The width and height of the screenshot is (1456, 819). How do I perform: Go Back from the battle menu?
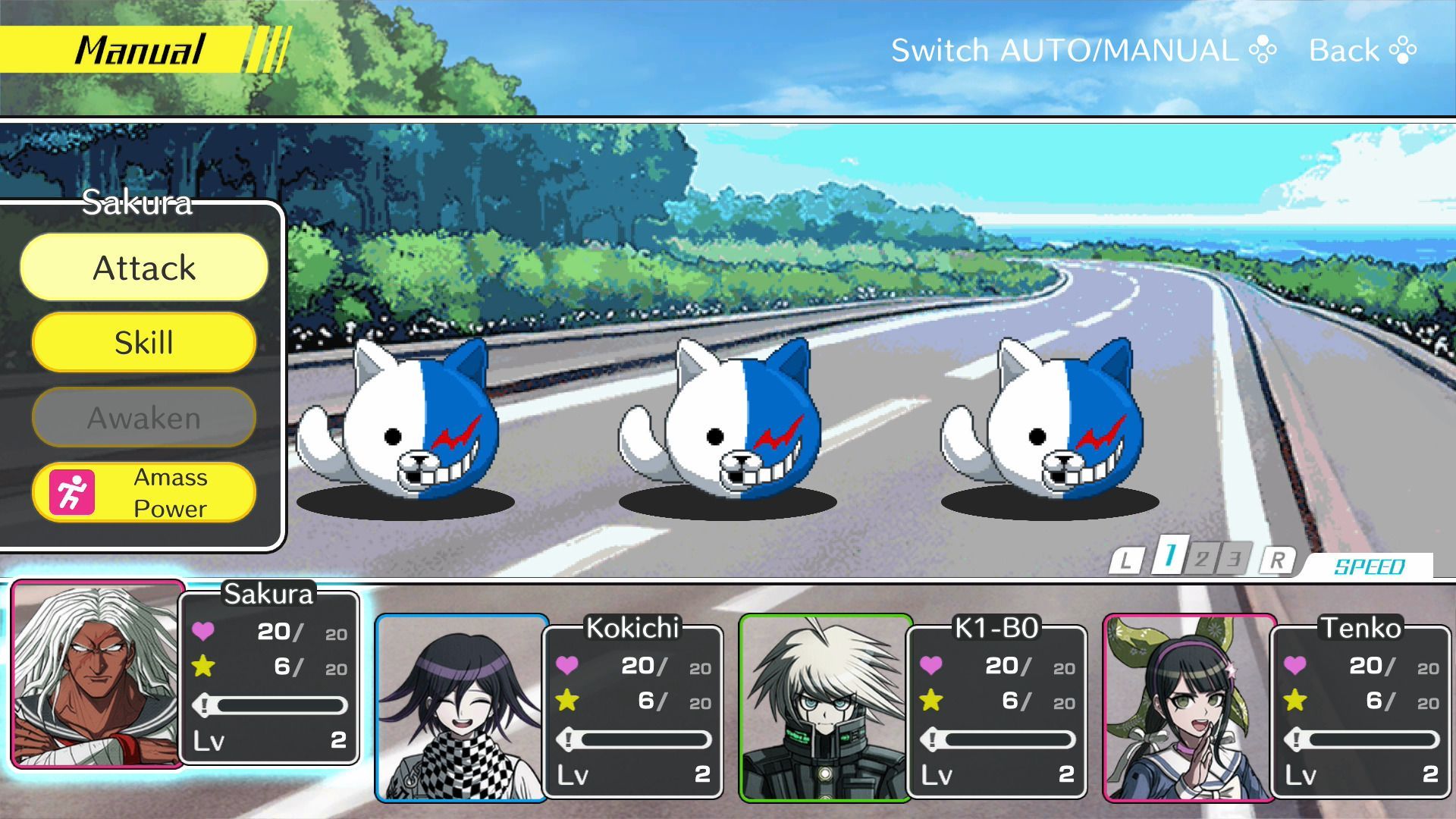(1362, 51)
